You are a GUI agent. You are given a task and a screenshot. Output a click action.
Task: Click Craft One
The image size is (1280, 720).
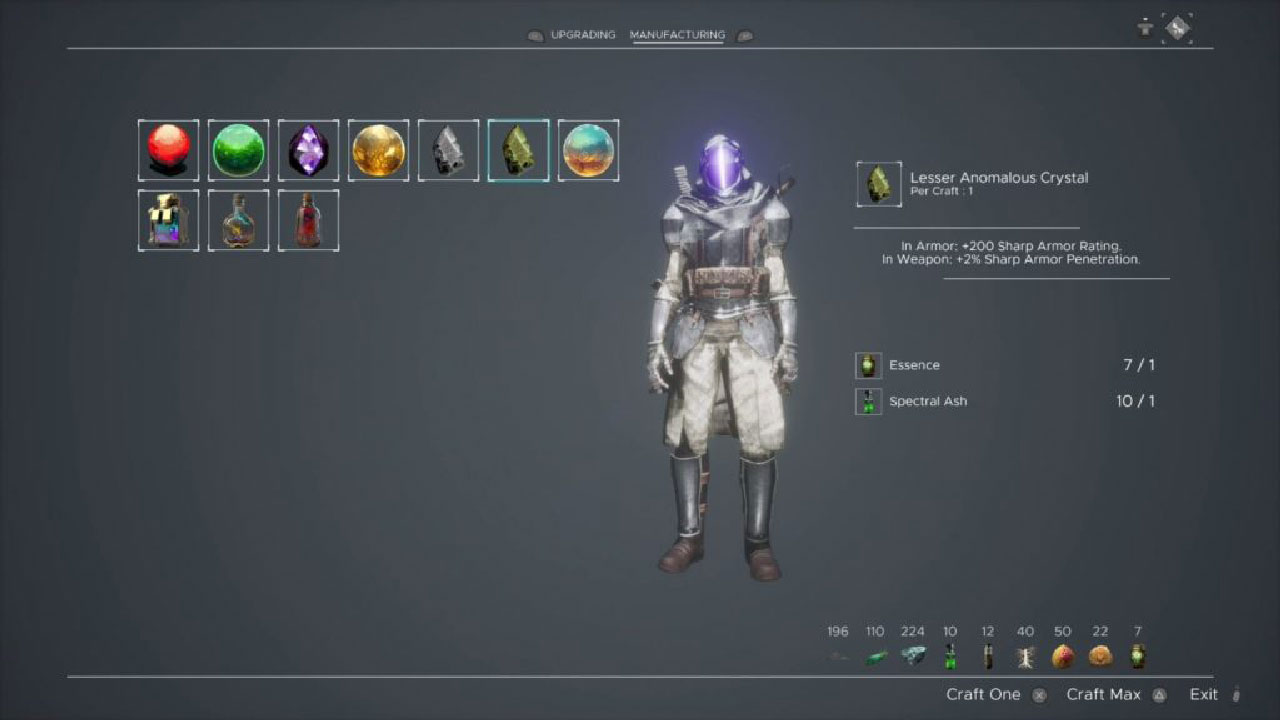[984, 694]
